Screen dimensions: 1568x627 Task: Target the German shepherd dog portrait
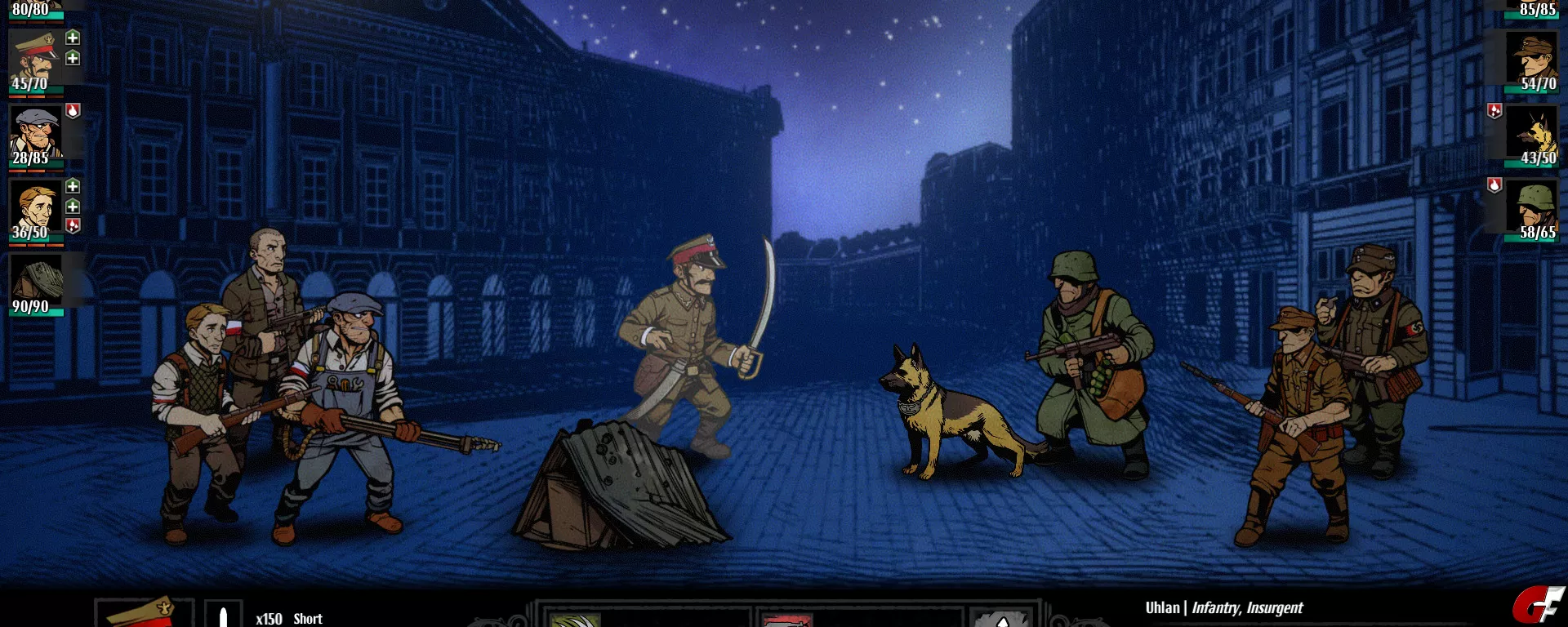click(x=1533, y=133)
